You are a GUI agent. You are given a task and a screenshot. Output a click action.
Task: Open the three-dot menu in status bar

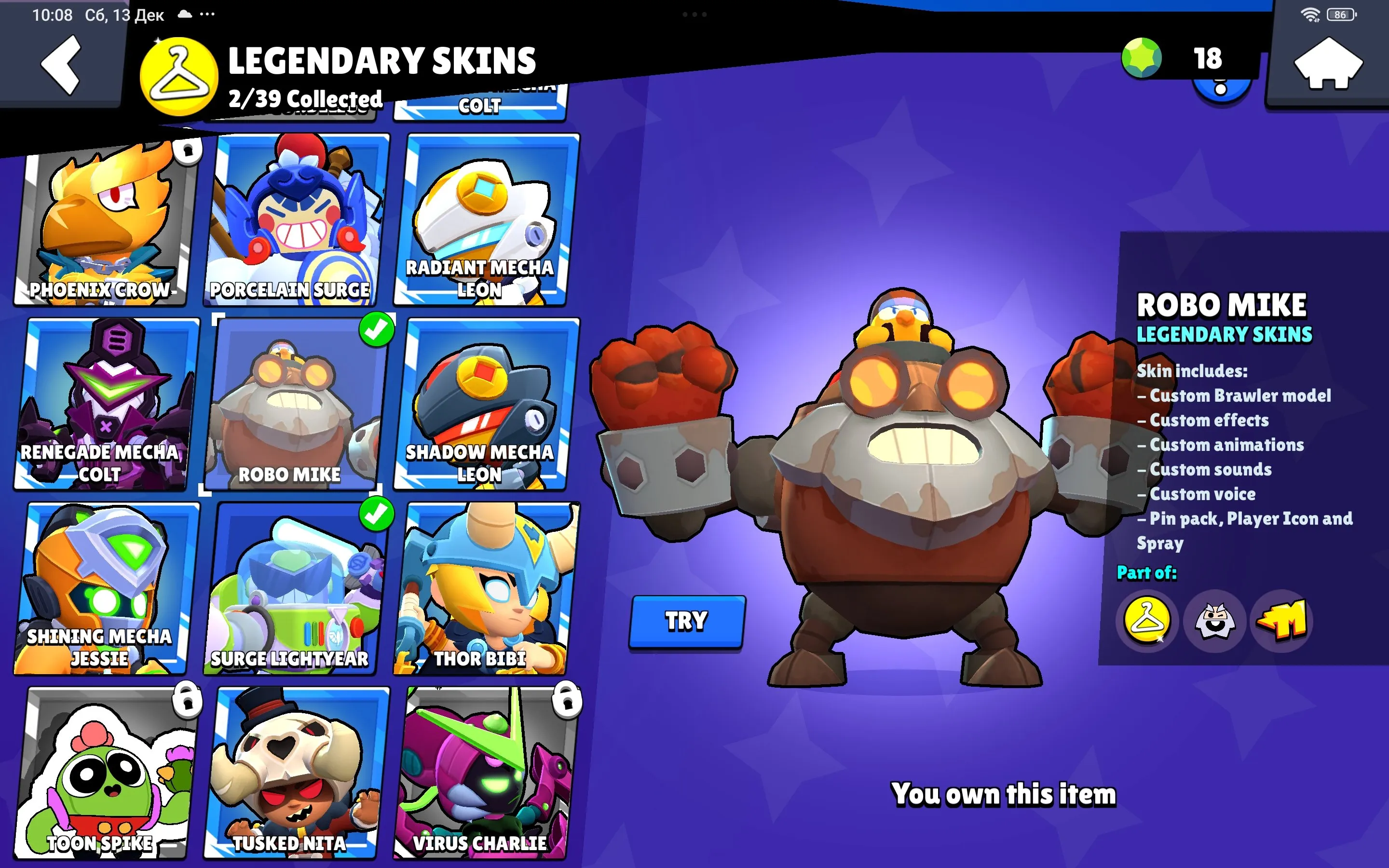206,14
